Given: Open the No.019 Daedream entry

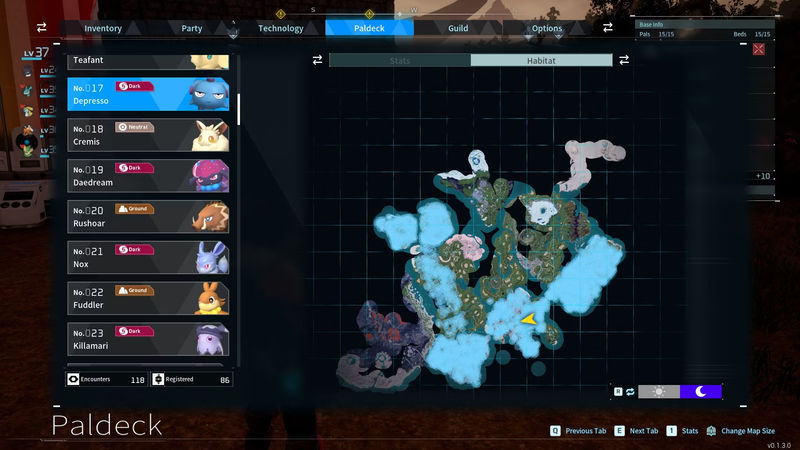Looking at the screenshot, I should (x=148, y=176).
